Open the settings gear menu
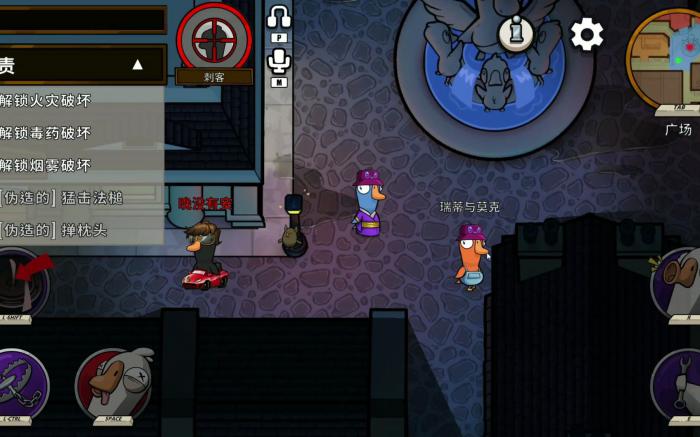 coord(587,35)
